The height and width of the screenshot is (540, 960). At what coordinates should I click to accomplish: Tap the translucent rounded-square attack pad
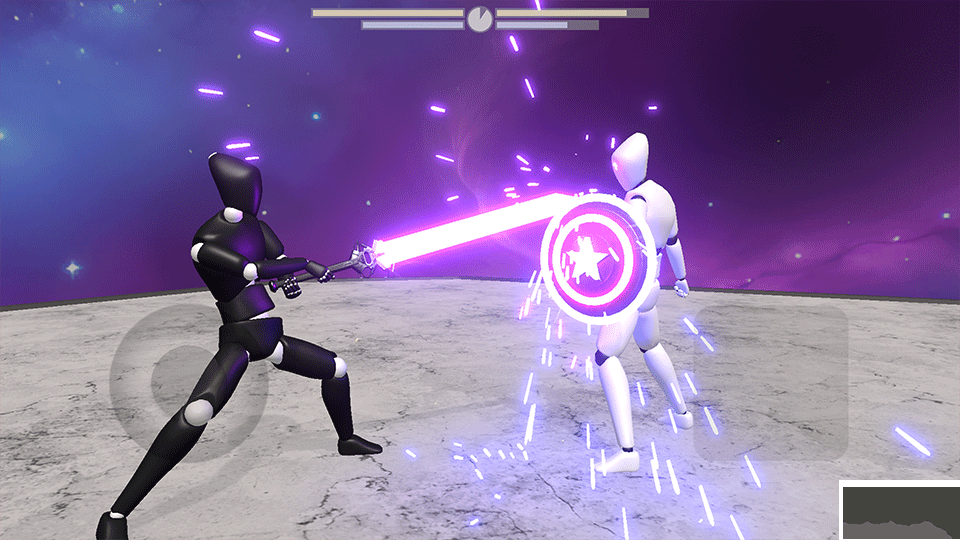pos(771,383)
